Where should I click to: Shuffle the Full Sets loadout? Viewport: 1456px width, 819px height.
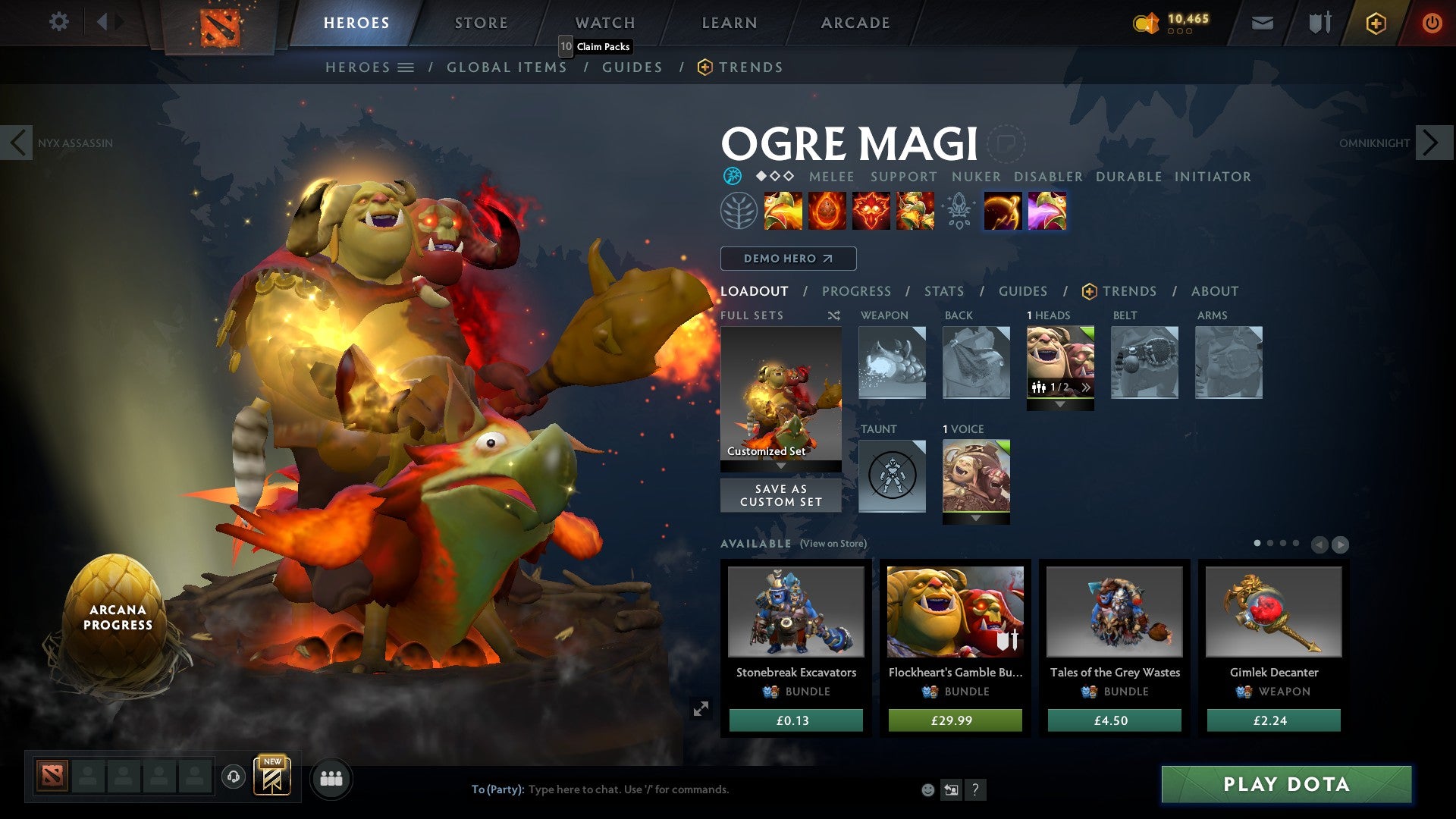[x=834, y=315]
